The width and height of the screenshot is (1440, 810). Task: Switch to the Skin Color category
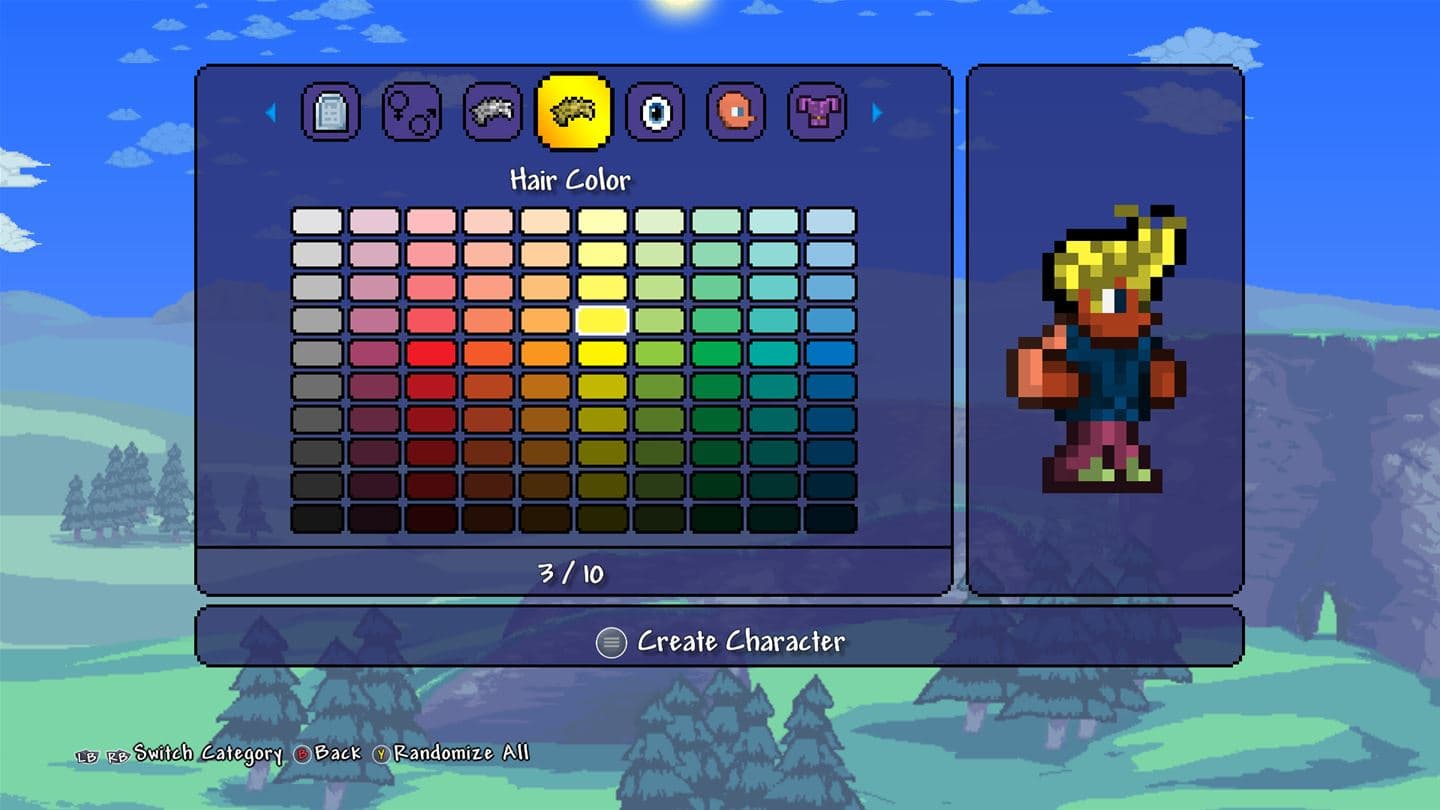[x=735, y=111]
